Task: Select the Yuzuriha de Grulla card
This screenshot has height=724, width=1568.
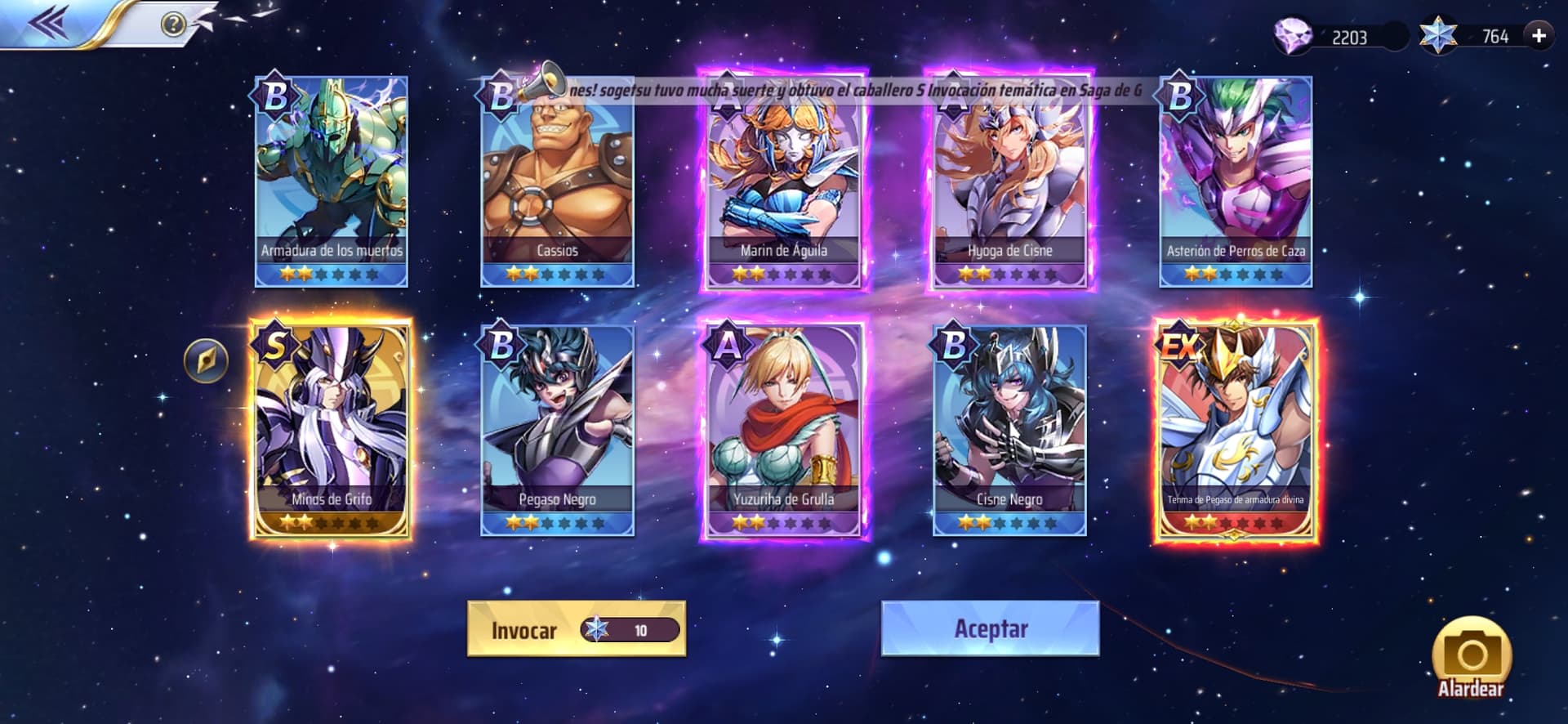Action: pos(783,430)
